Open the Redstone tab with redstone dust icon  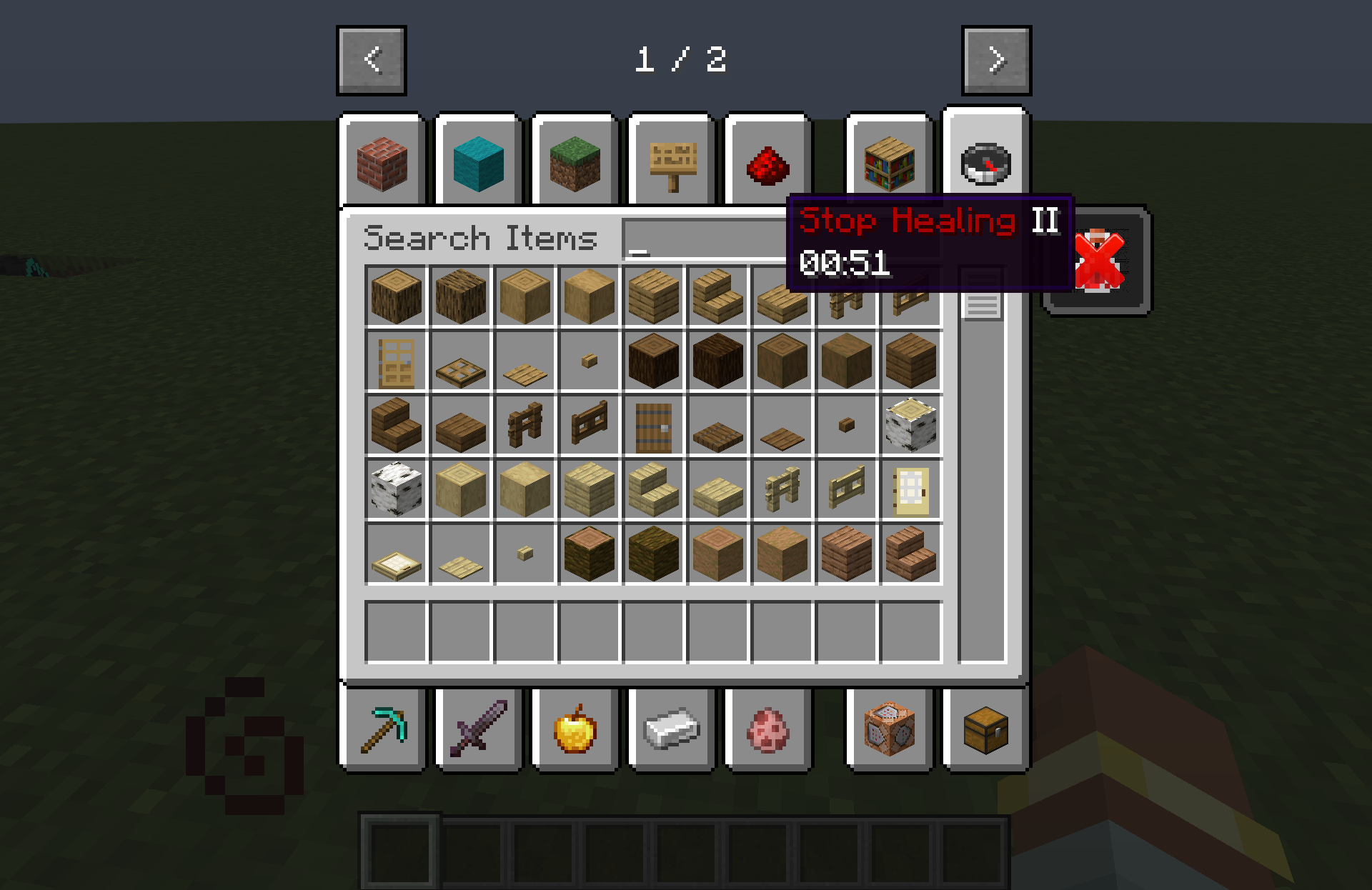[x=767, y=163]
